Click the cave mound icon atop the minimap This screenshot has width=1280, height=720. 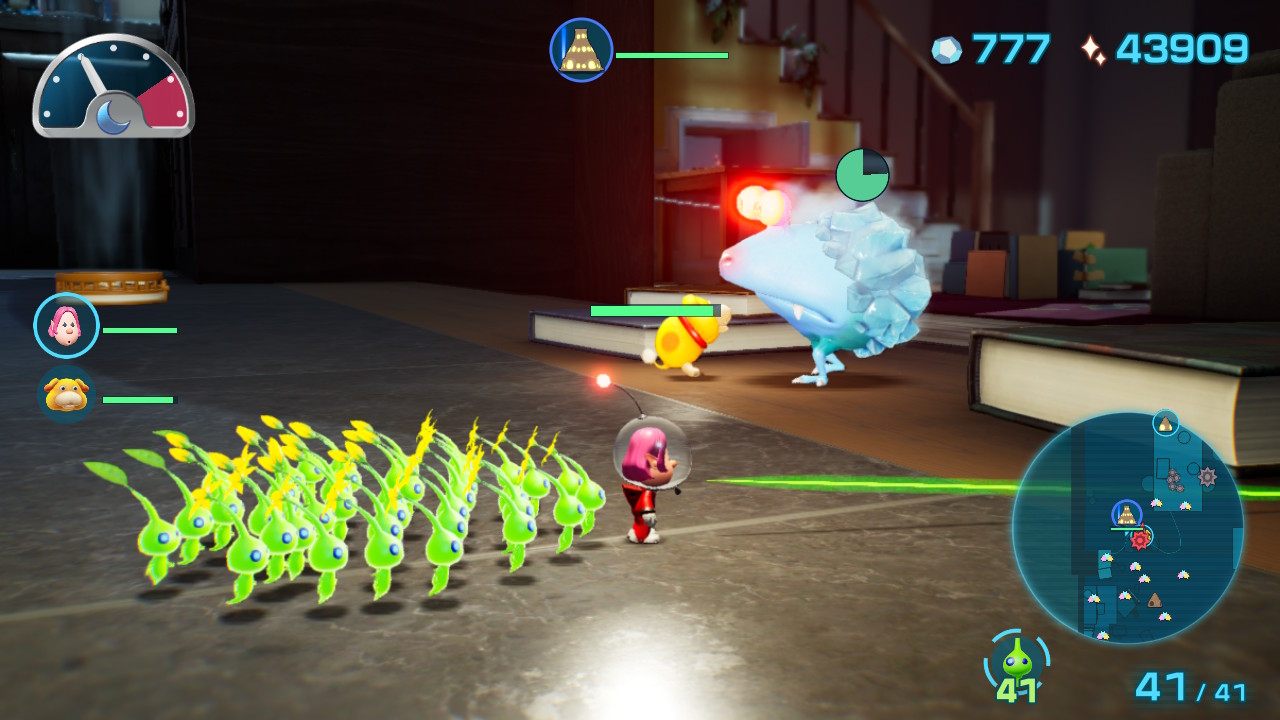[1166, 424]
